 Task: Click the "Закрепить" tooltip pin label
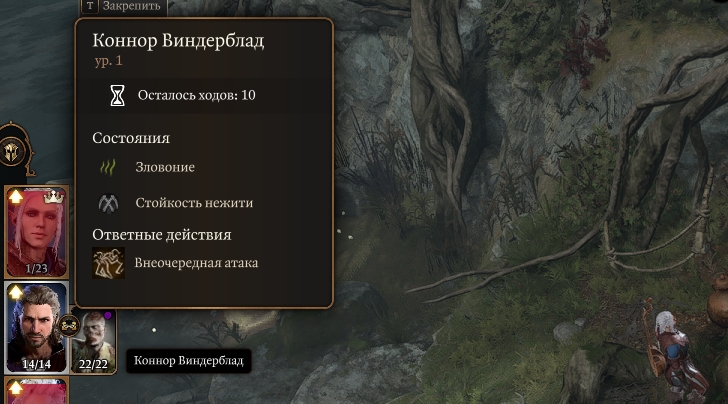[130, 6]
